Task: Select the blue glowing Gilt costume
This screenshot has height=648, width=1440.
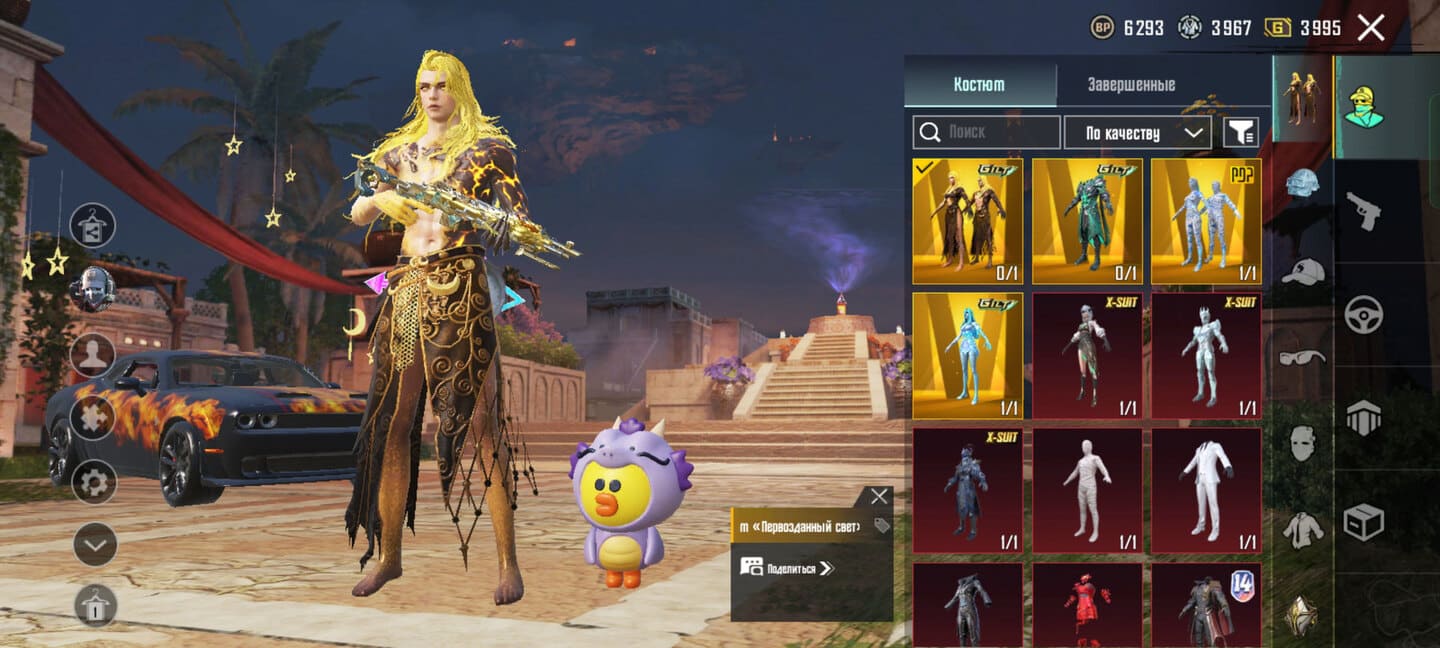Action: click(967, 355)
